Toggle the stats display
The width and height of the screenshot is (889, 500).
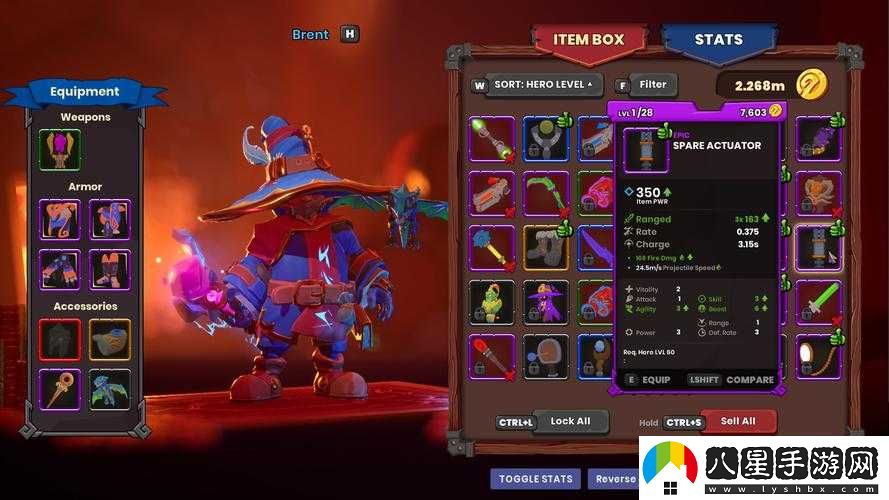535,478
